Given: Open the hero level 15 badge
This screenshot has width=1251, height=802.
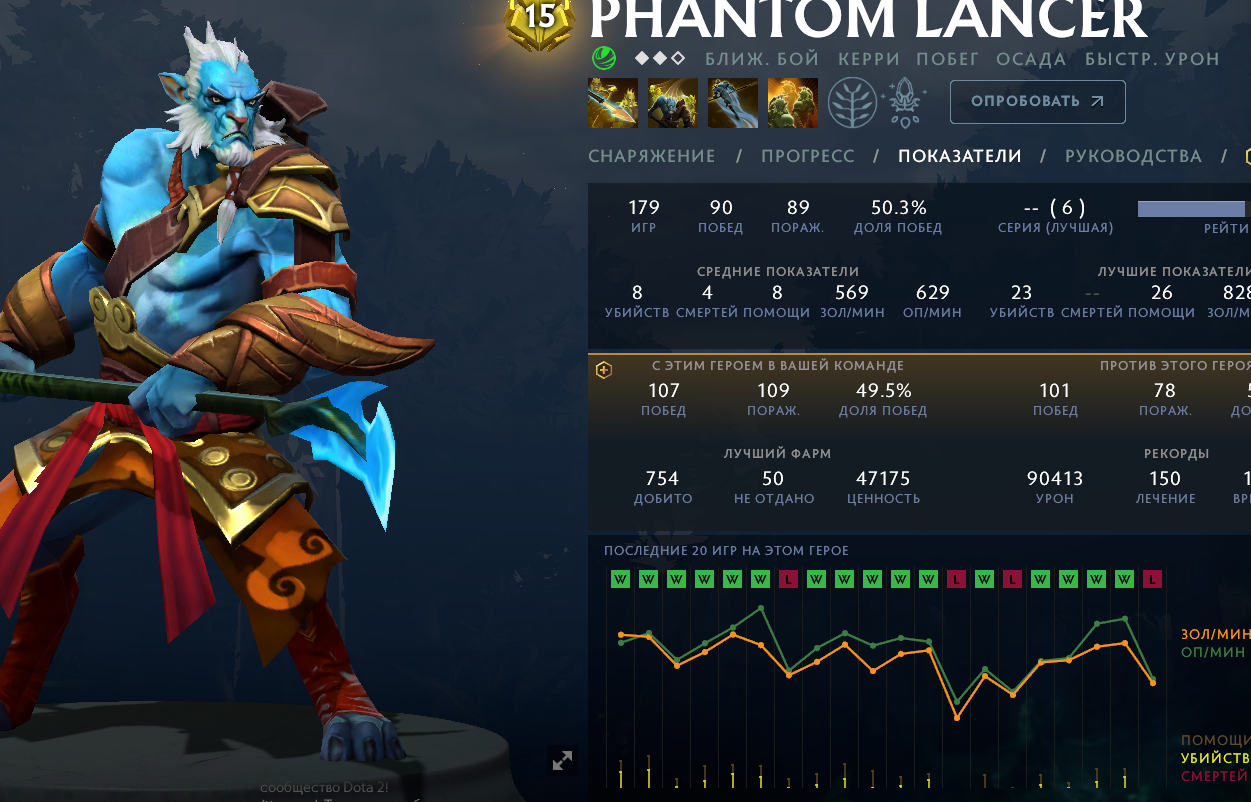Looking at the screenshot, I should pos(540,20).
